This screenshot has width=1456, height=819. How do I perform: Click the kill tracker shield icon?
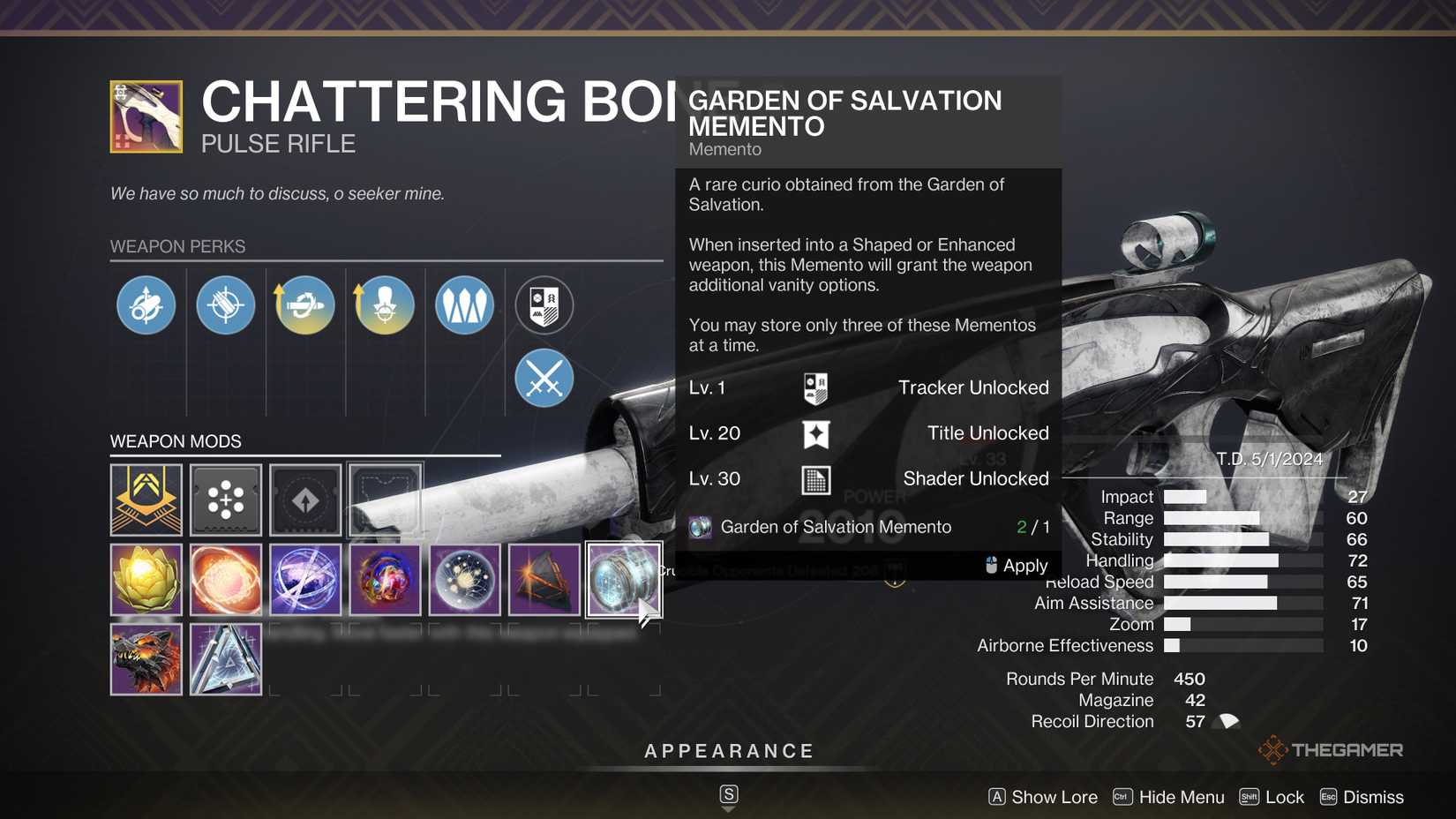click(544, 304)
